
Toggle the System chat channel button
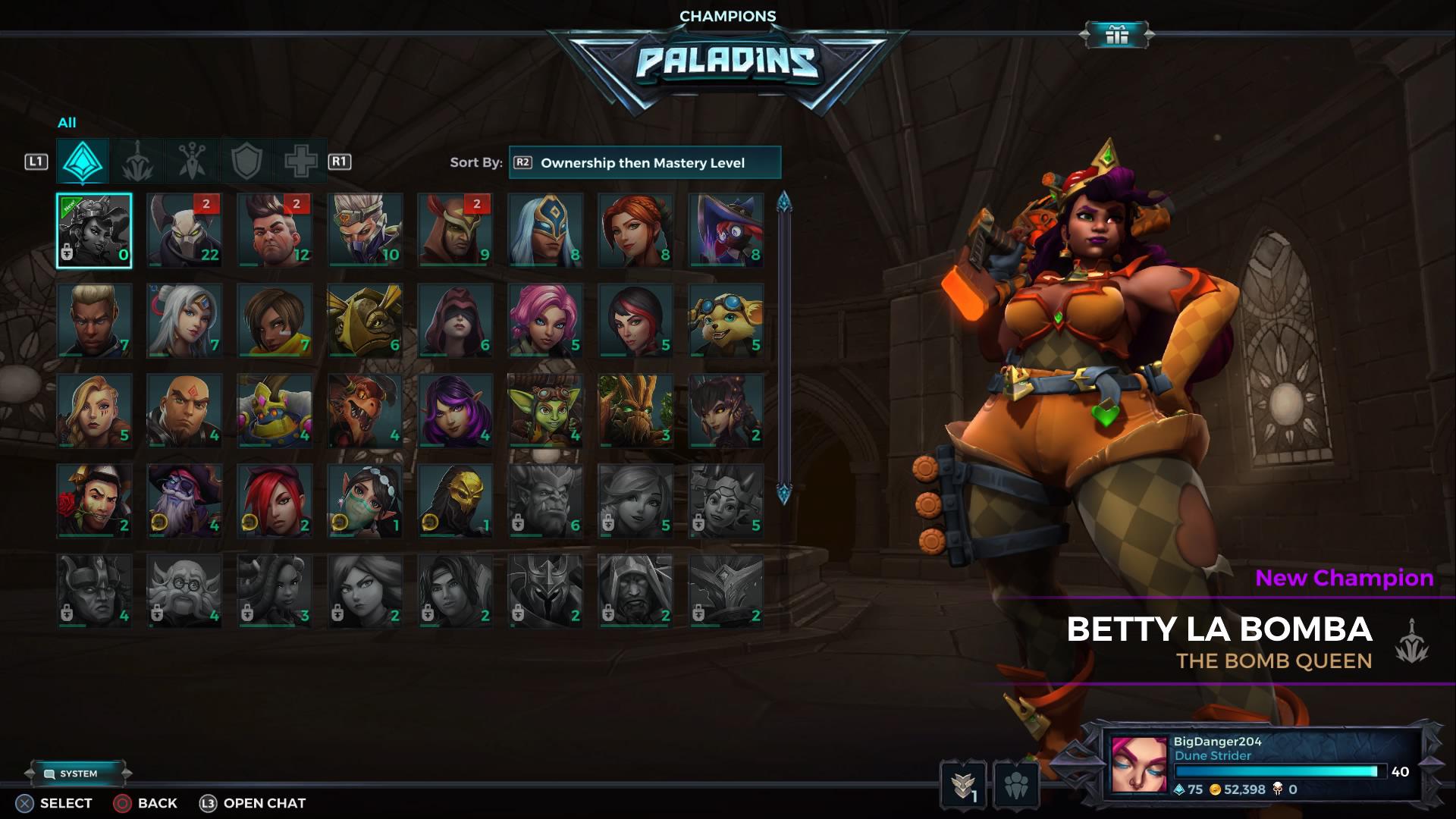point(80,773)
